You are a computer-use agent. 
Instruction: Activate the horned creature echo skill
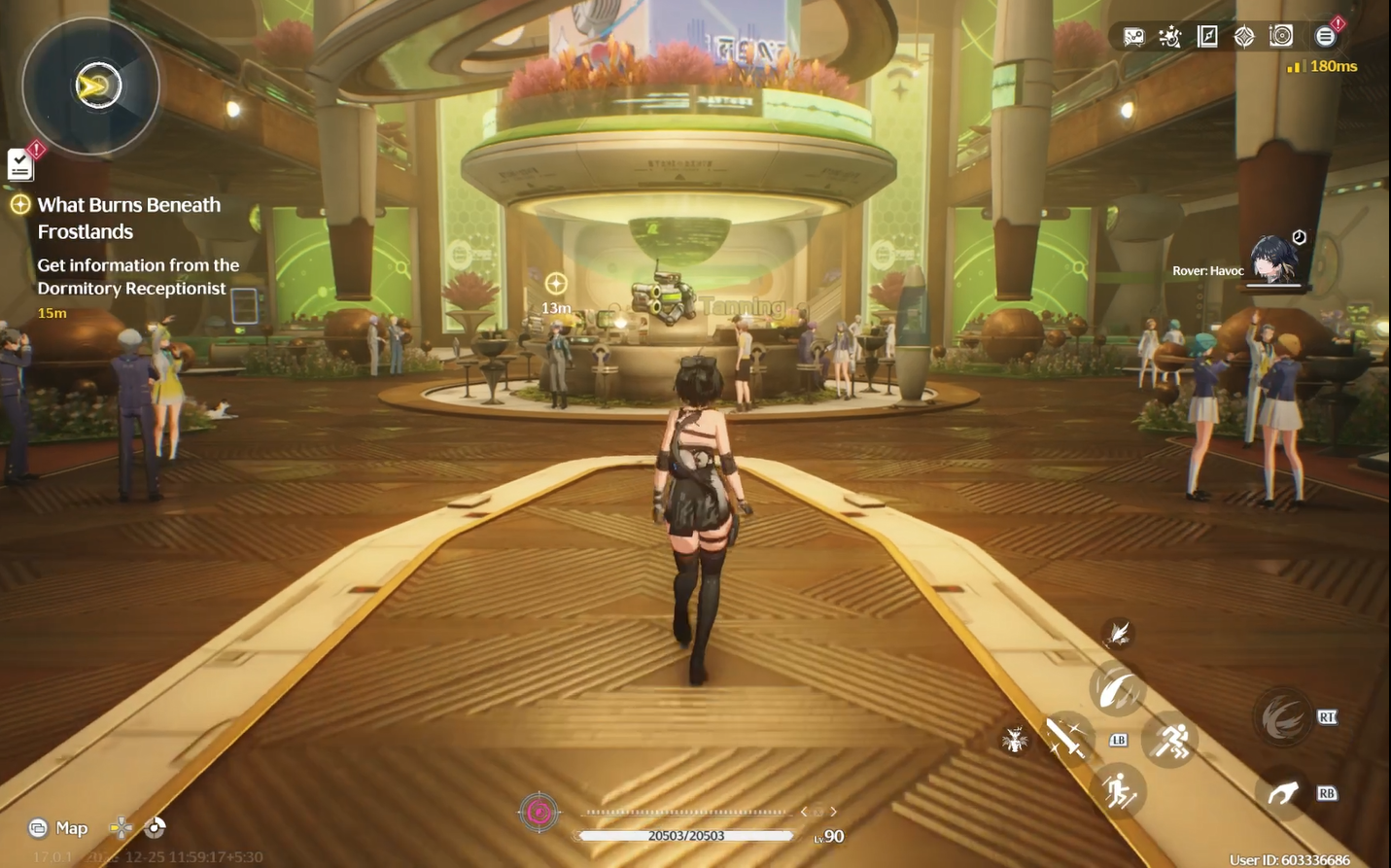coord(1015,741)
